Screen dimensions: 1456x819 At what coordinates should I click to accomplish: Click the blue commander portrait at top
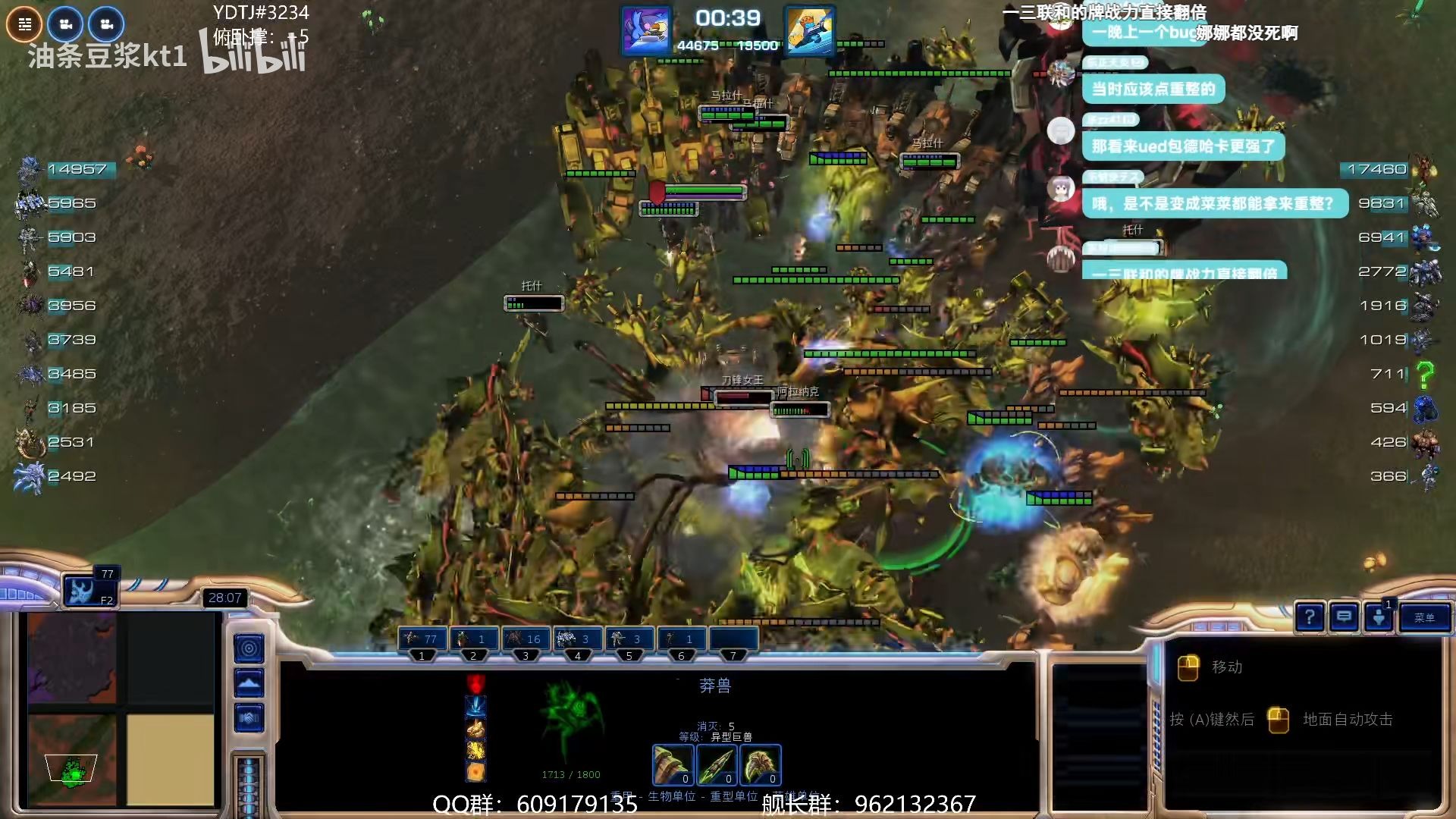click(646, 31)
